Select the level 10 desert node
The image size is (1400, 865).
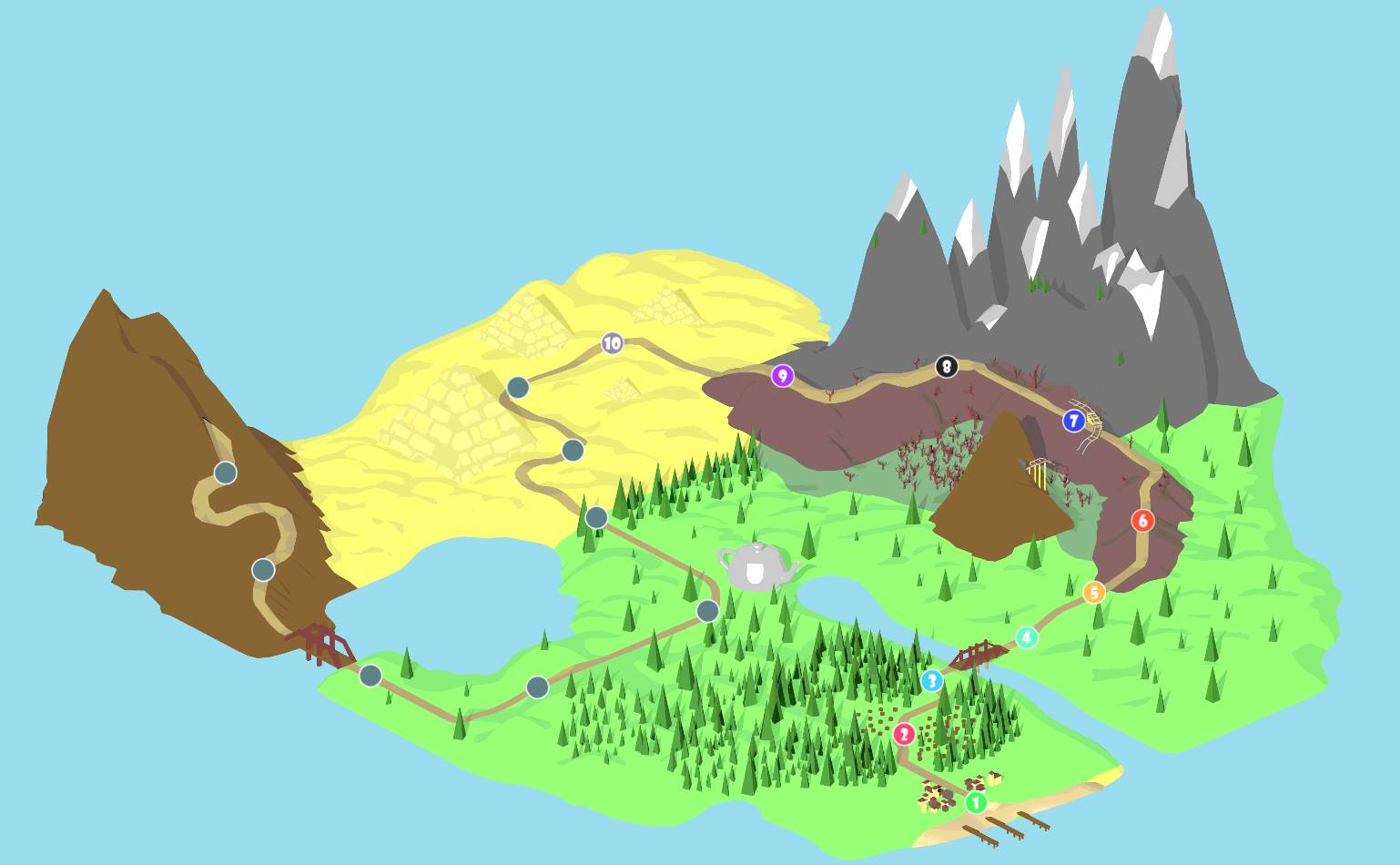(612, 343)
